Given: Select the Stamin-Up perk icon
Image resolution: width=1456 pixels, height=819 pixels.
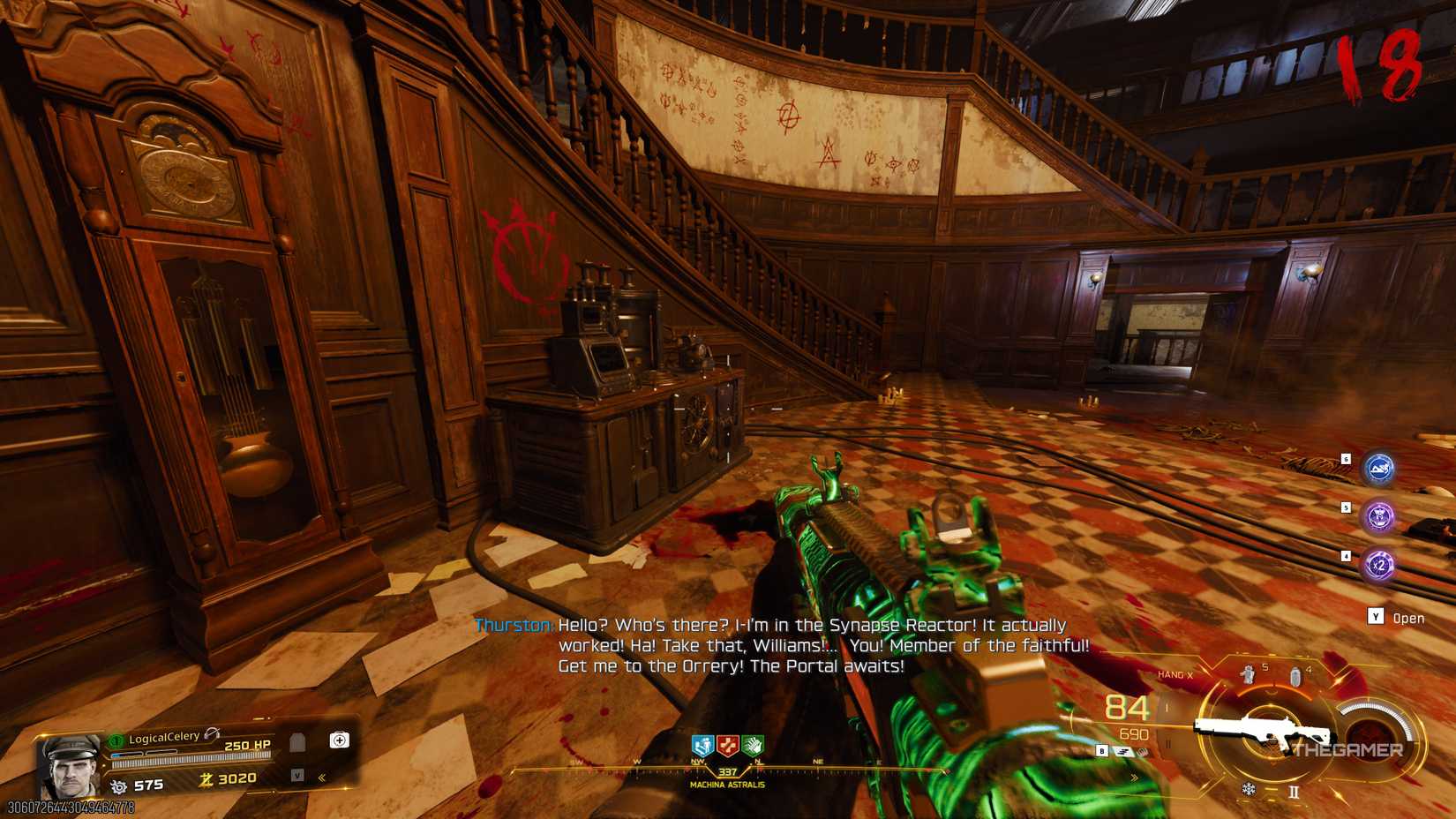Looking at the screenshot, I should pyautogui.click(x=702, y=746).
